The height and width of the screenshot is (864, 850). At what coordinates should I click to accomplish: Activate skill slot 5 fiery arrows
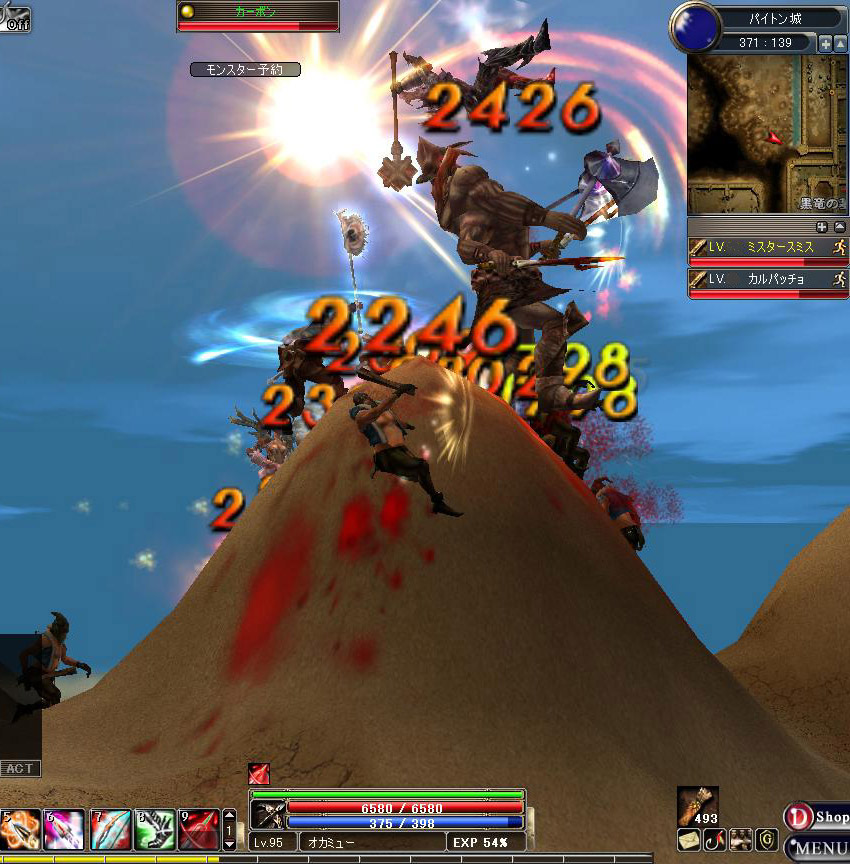[20, 830]
